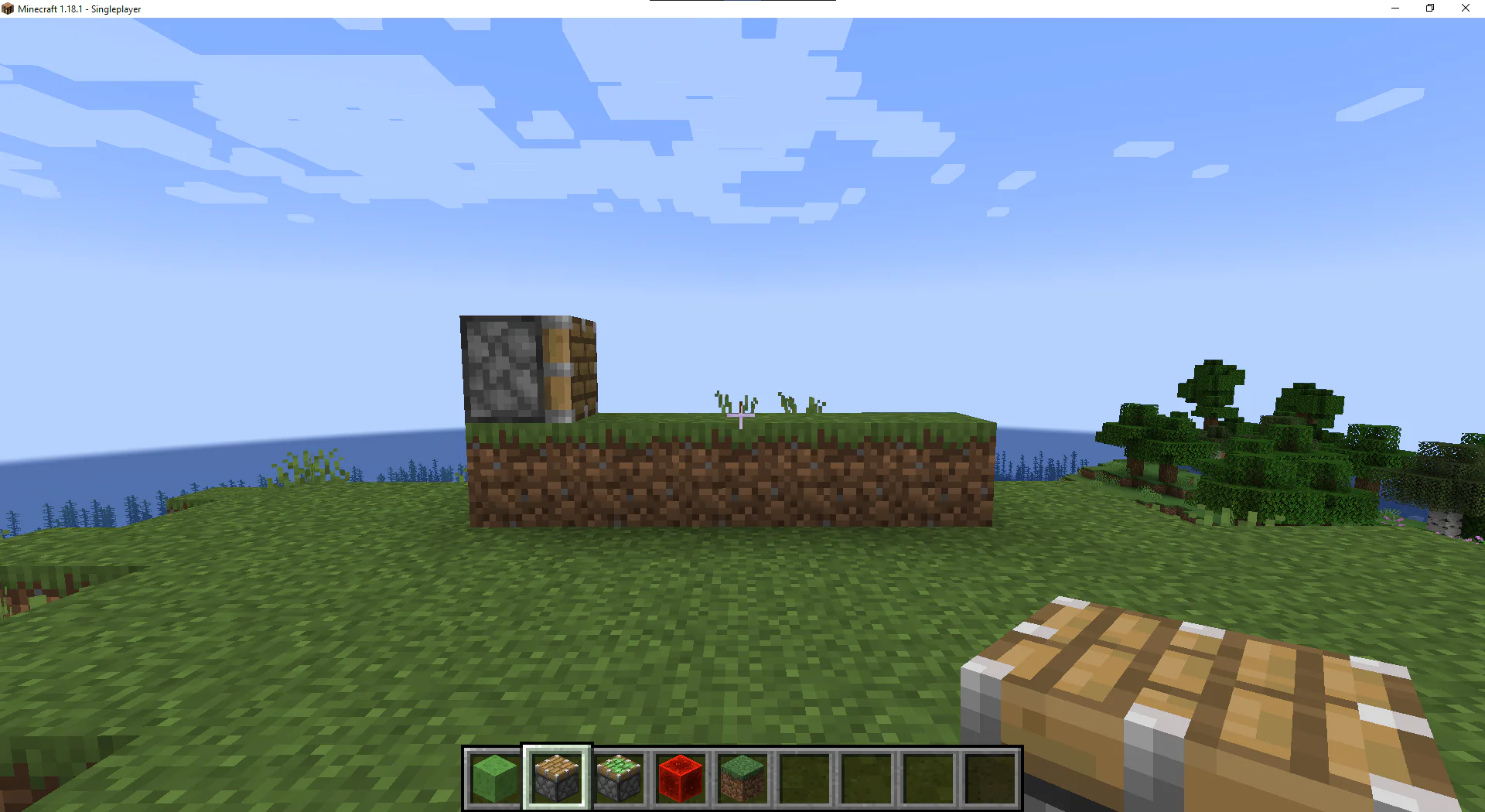Screen dimensions: 1485x812
Task: Click the tall dirt block wall
Action: point(731,476)
